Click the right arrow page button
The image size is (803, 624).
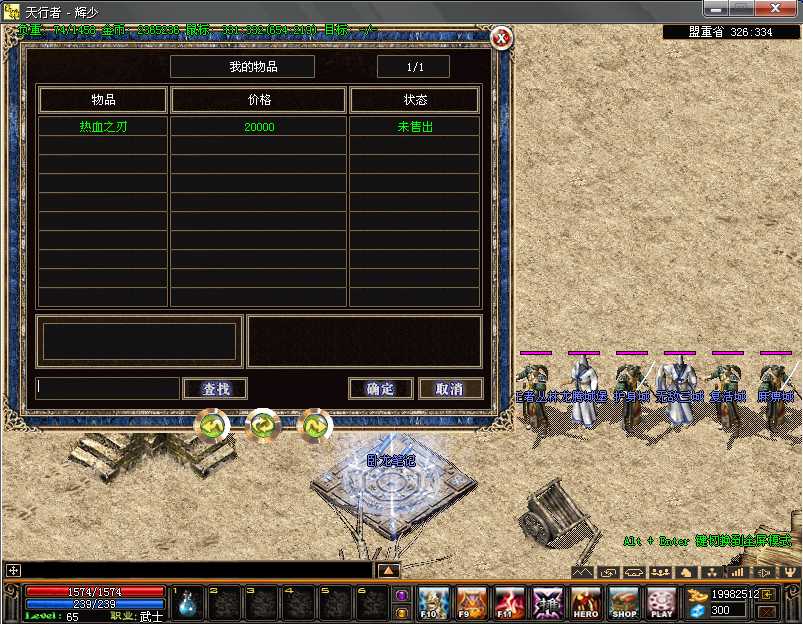pyautogui.click(x=314, y=426)
